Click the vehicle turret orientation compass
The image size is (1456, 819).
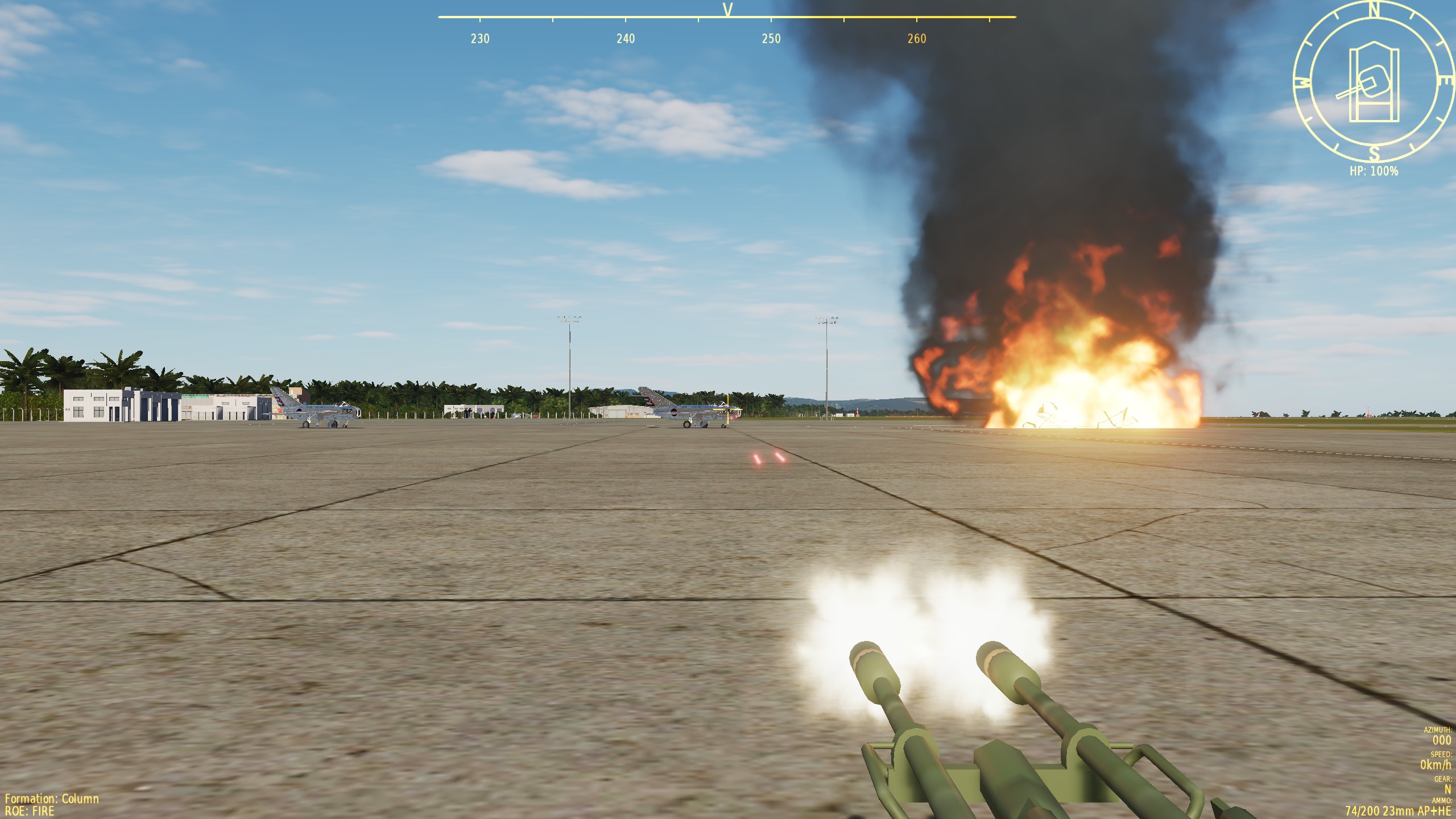click(x=1374, y=83)
